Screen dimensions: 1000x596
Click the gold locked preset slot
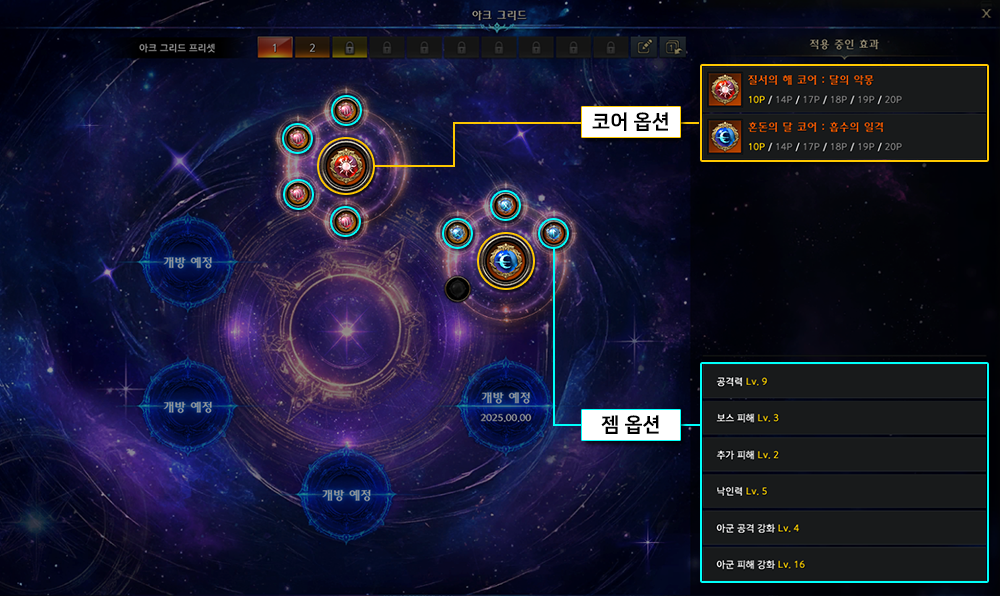coord(349,47)
